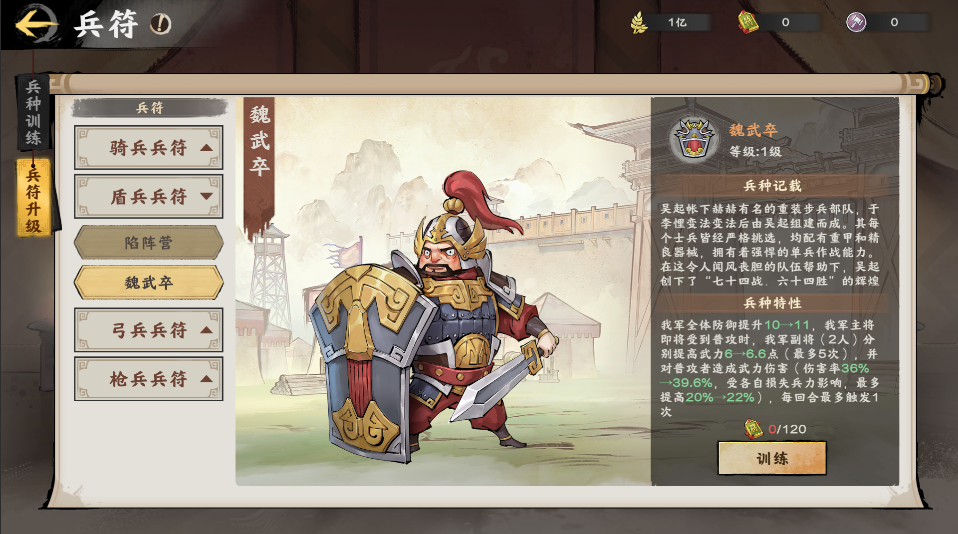Select the 魏武卒 troop entry
Viewport: 958px width, 534px height.
click(x=148, y=283)
